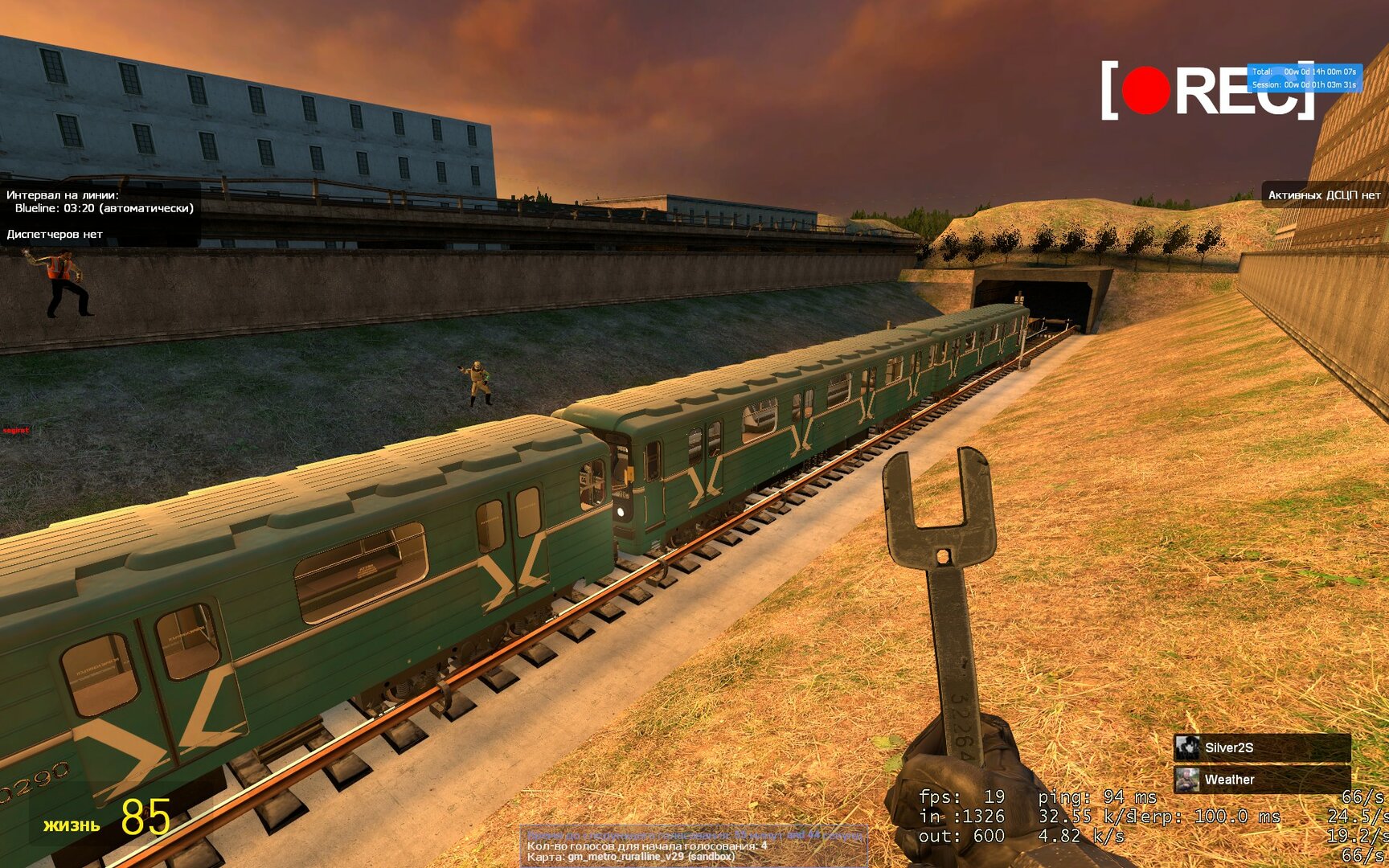Select the Weather player voice entry
Screen dimensions: 1389x868
point(1260,780)
